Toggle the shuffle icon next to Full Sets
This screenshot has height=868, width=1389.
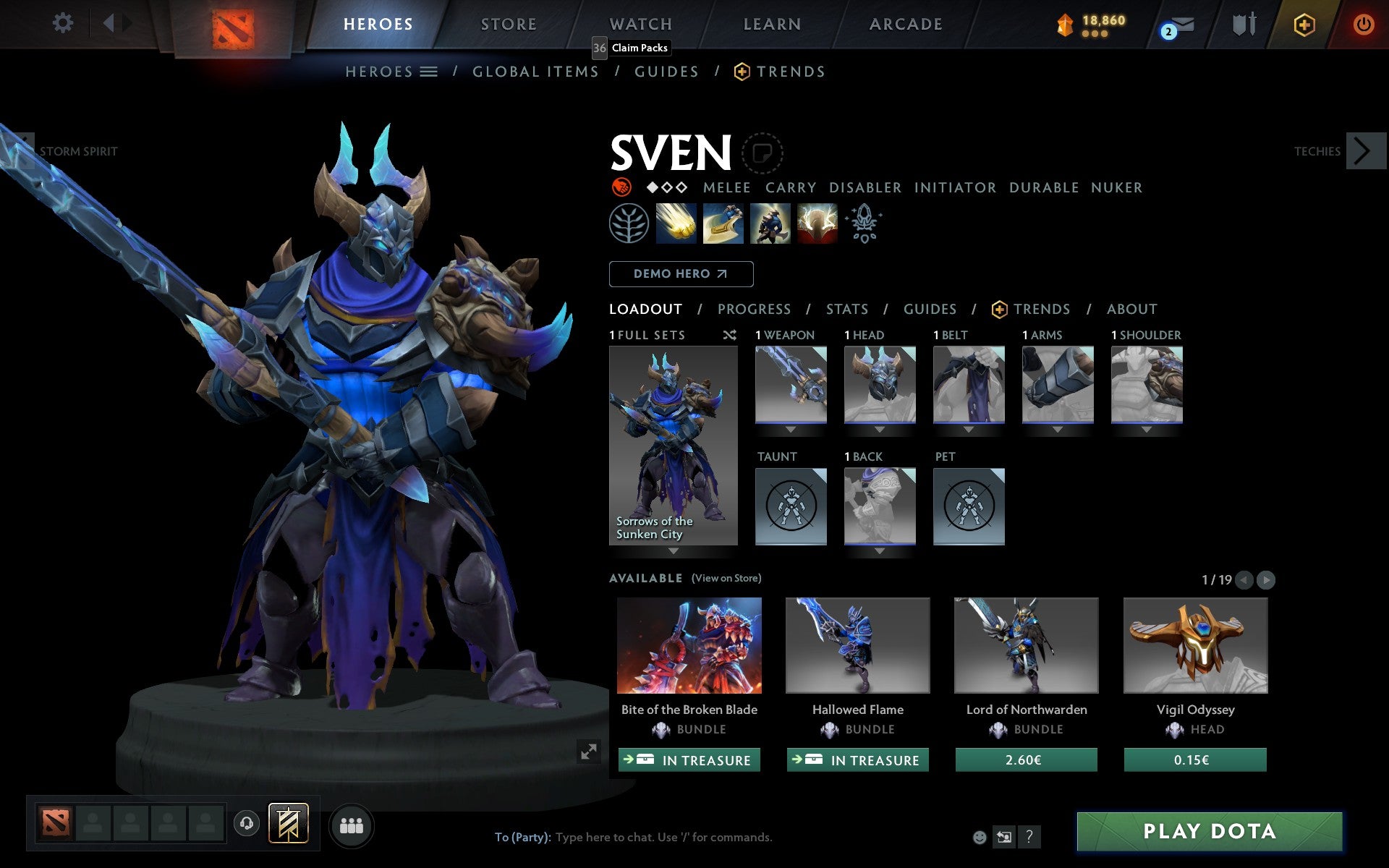point(729,335)
